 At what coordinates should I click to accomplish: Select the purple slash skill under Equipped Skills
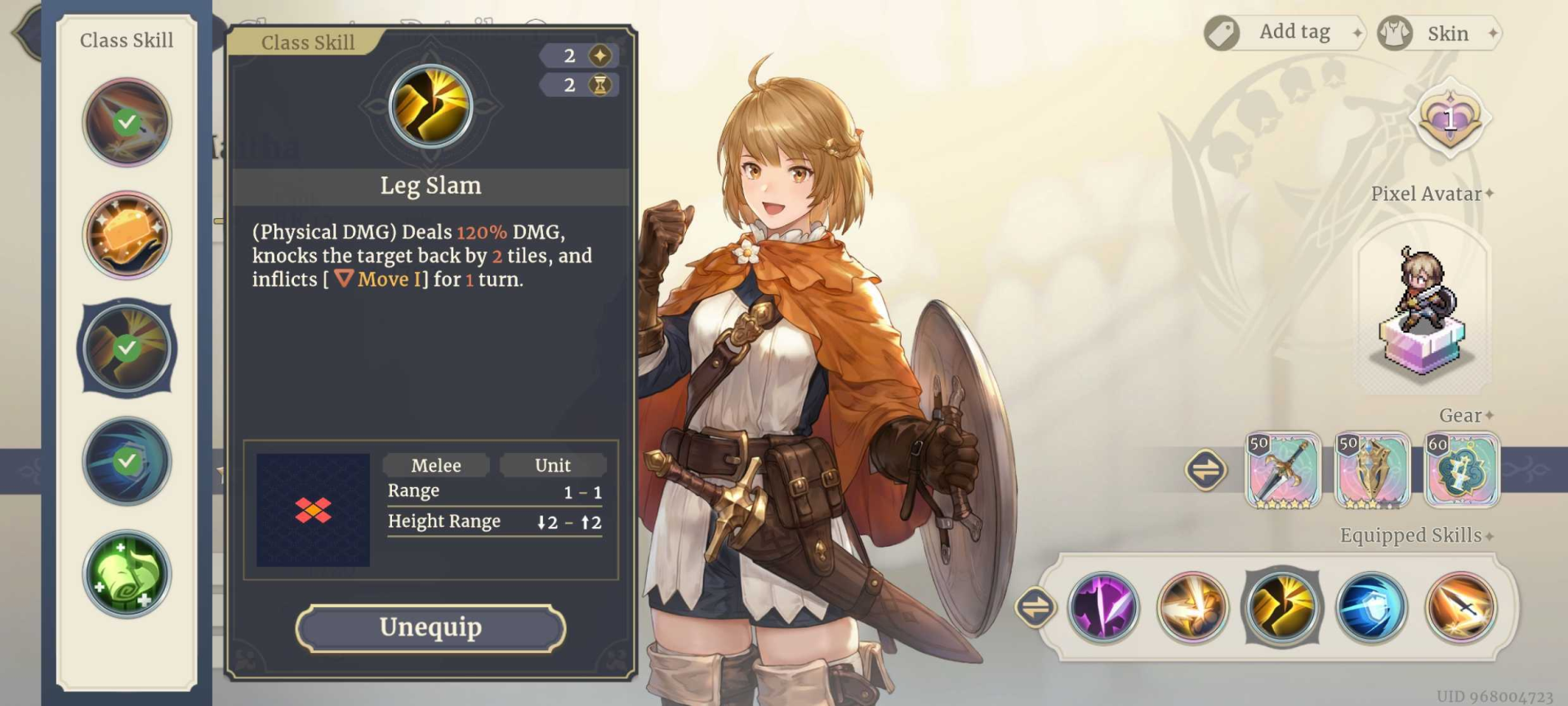1104,609
